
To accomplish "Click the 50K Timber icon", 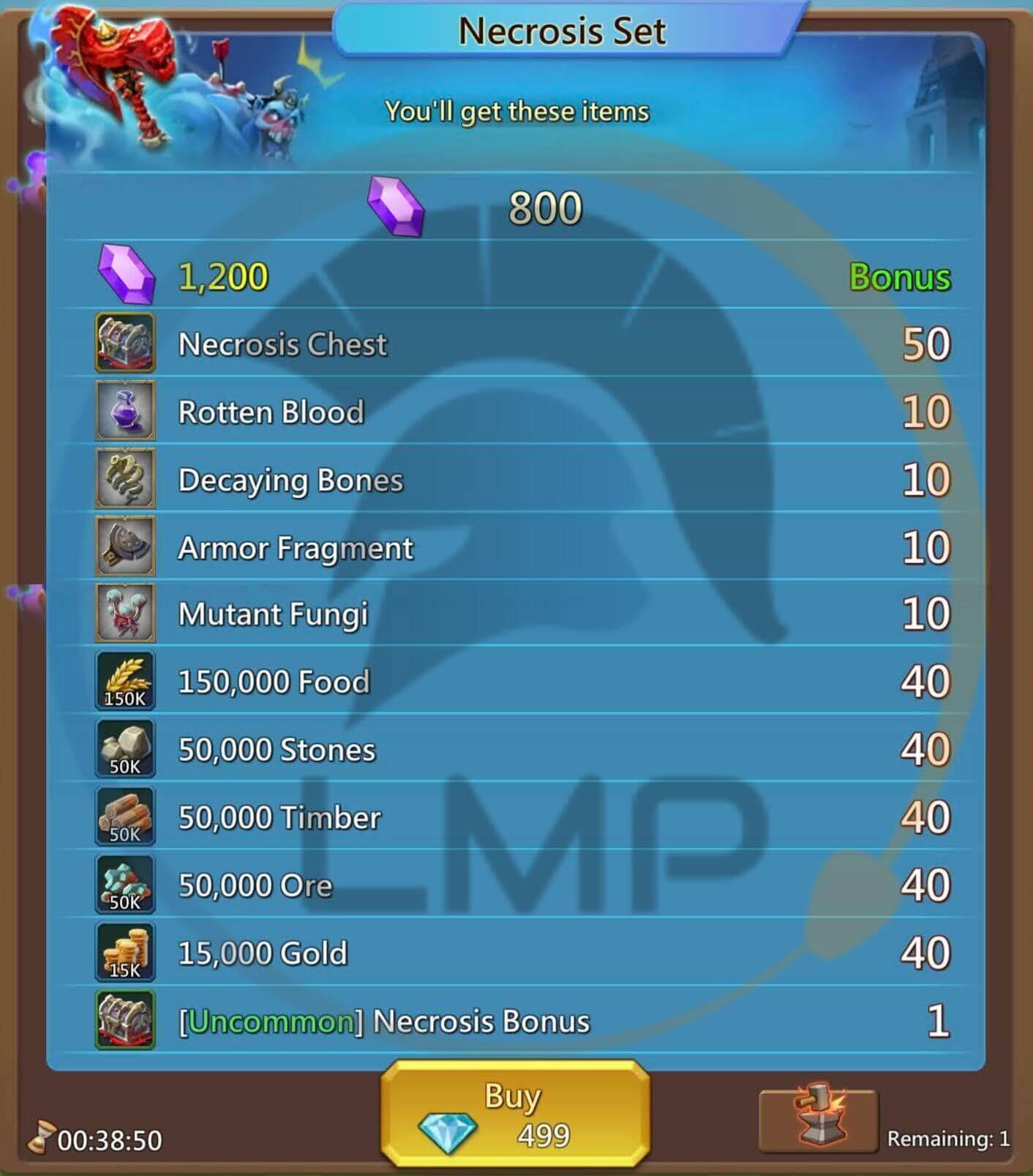I will point(124,816).
